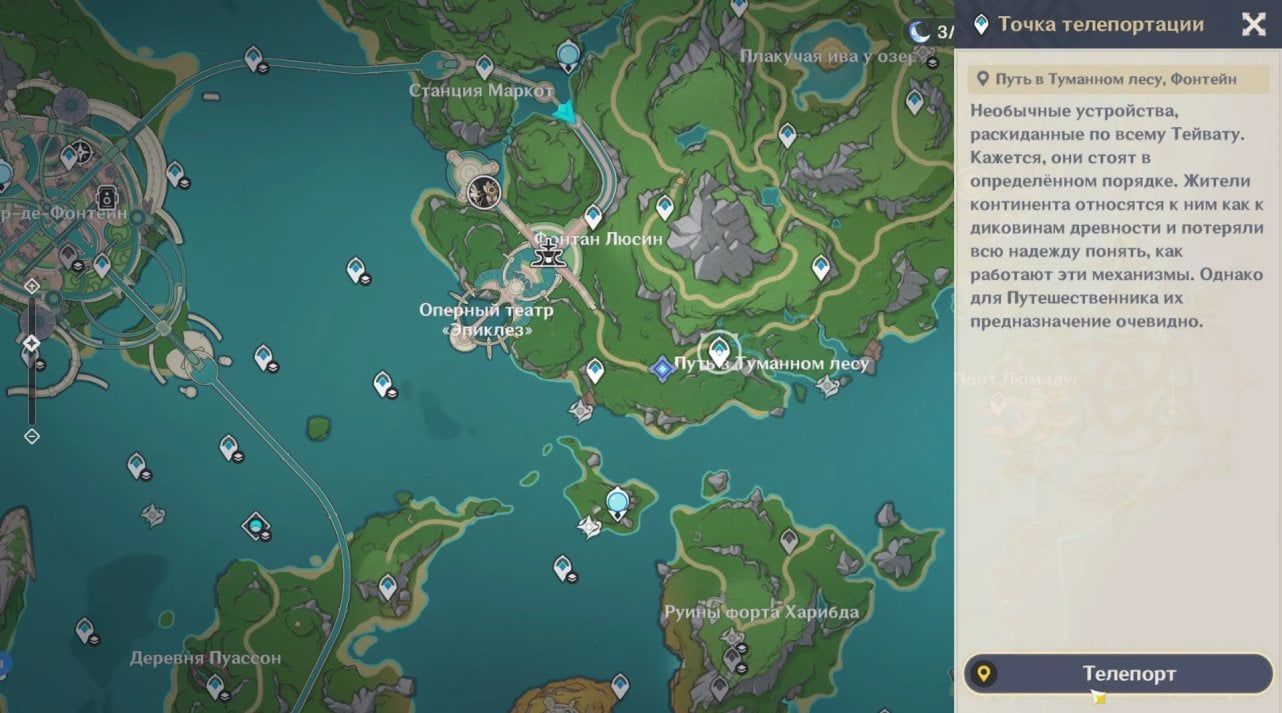Select the Statue of the Seven on the island
Screen dimensions: 1282x713
[617, 500]
